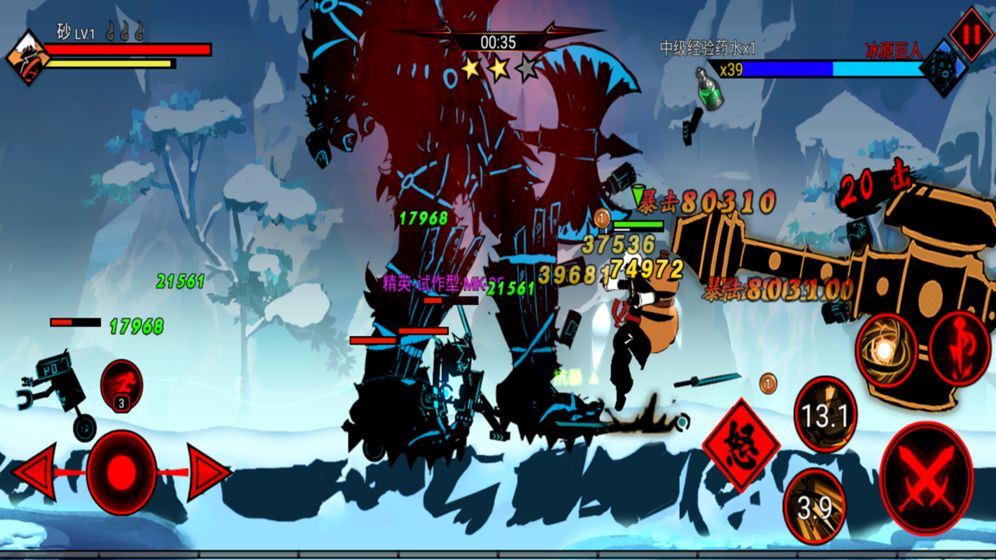996x560 pixels.
Task: Use the skill showing 3.9 cooldown
Action: pyautogui.click(x=816, y=506)
